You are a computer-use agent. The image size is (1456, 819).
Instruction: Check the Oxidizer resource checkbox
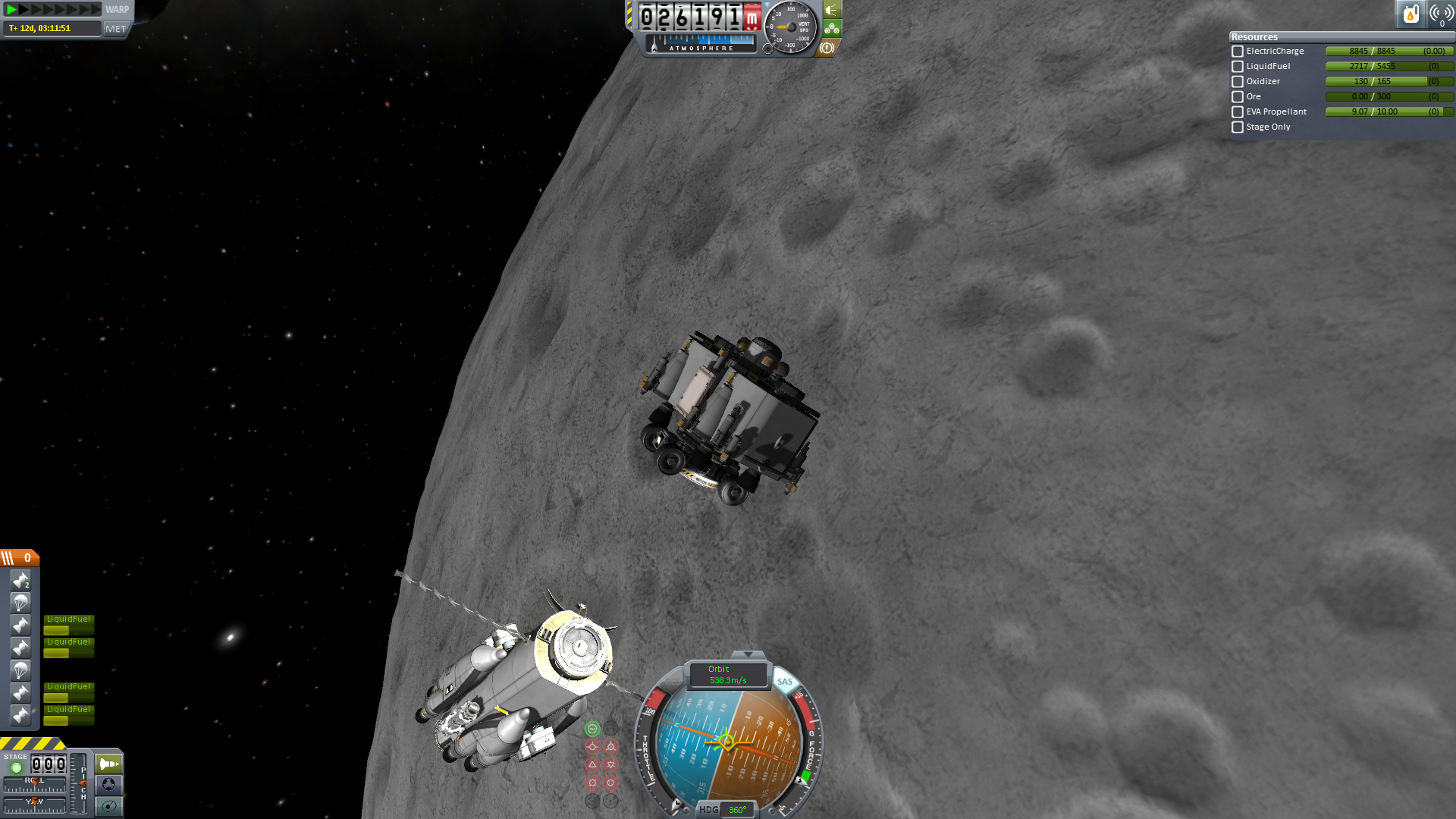pyautogui.click(x=1238, y=82)
